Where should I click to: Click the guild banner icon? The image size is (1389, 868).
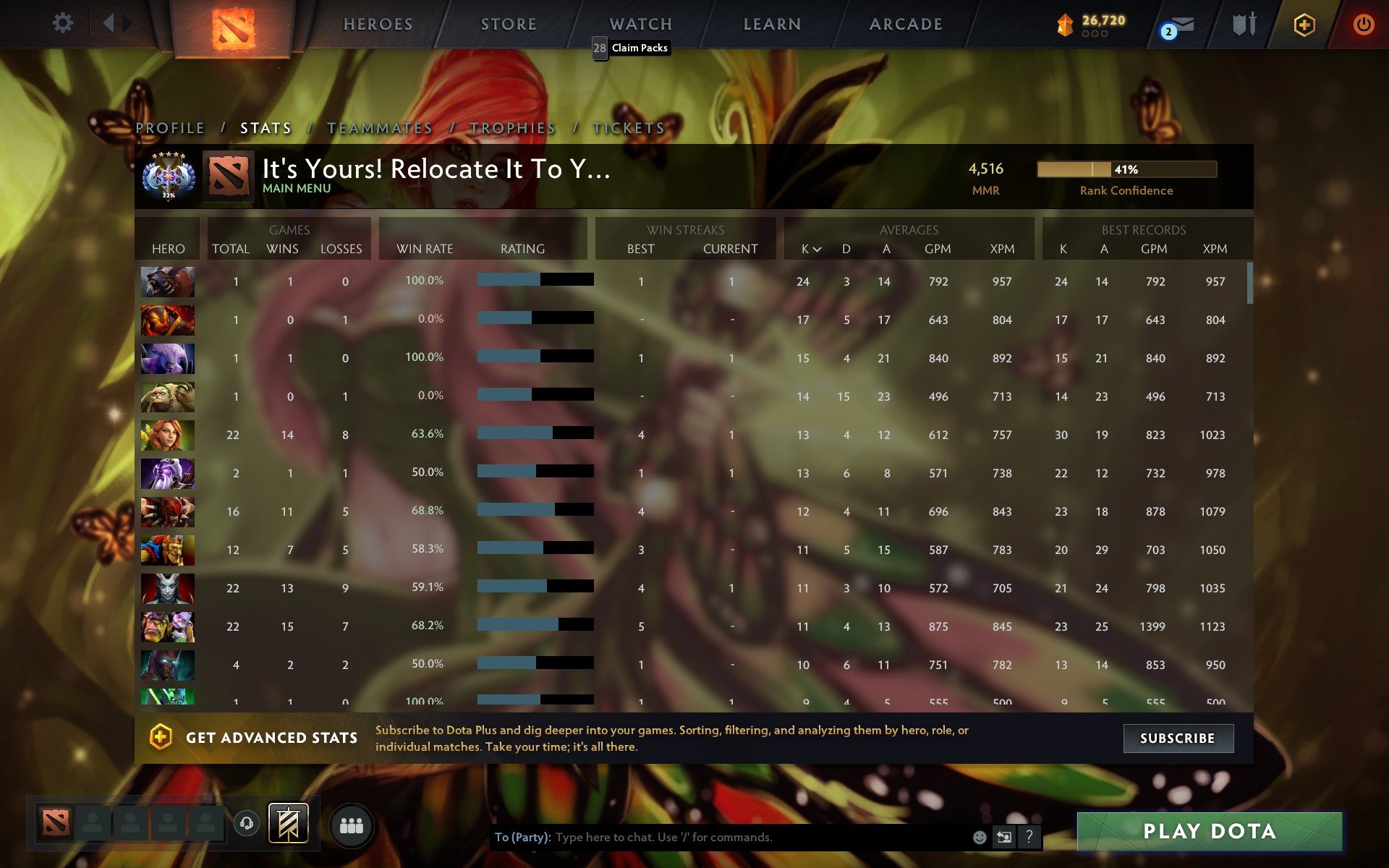pos(289,822)
